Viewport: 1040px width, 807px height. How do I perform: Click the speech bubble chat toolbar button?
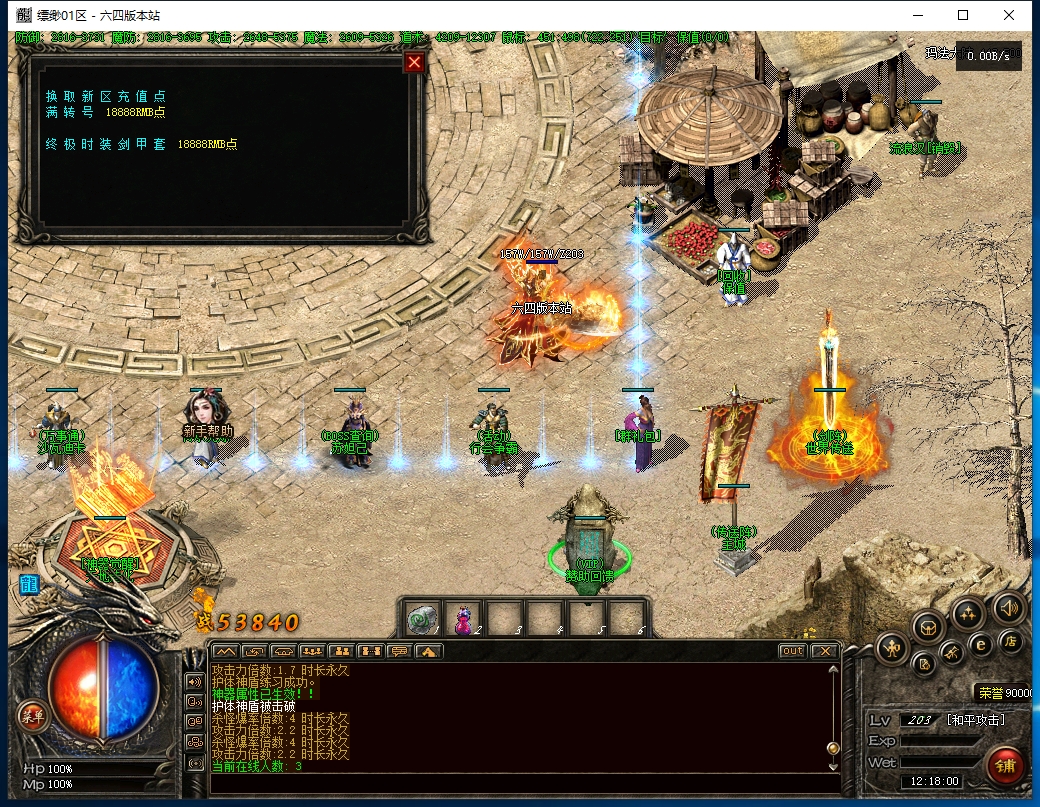coord(399,651)
